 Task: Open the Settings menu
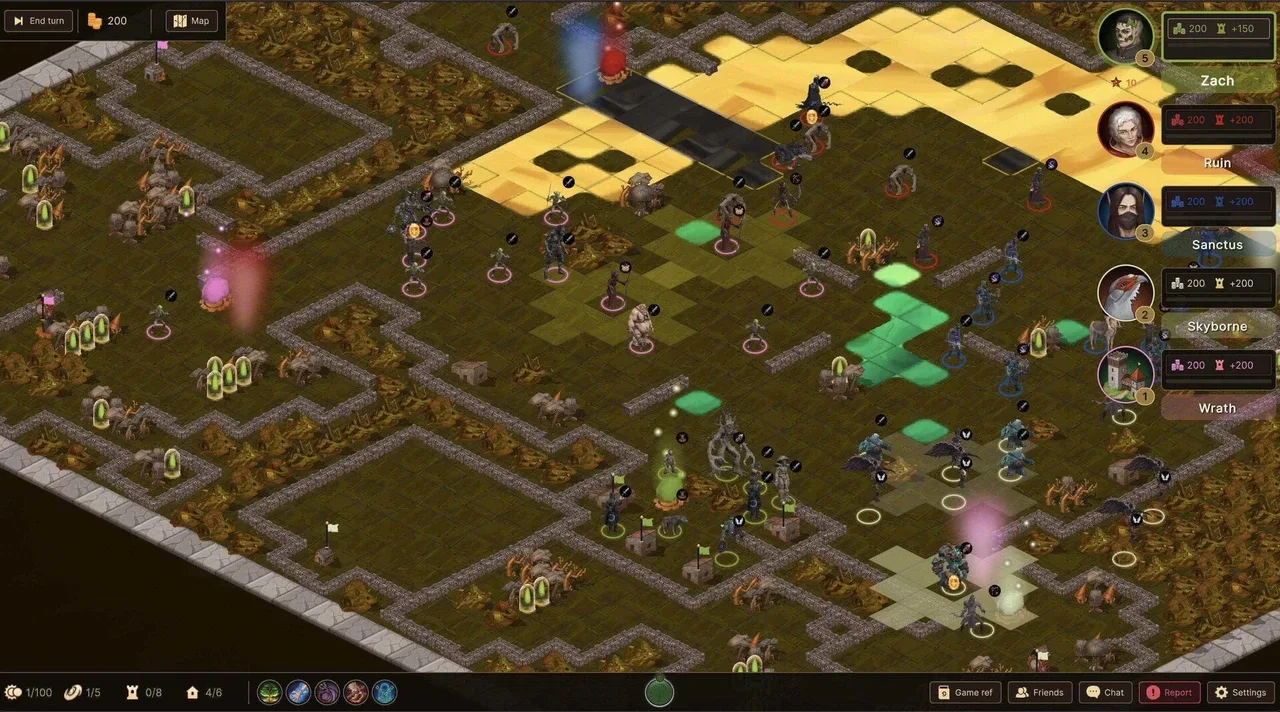(x=1240, y=692)
